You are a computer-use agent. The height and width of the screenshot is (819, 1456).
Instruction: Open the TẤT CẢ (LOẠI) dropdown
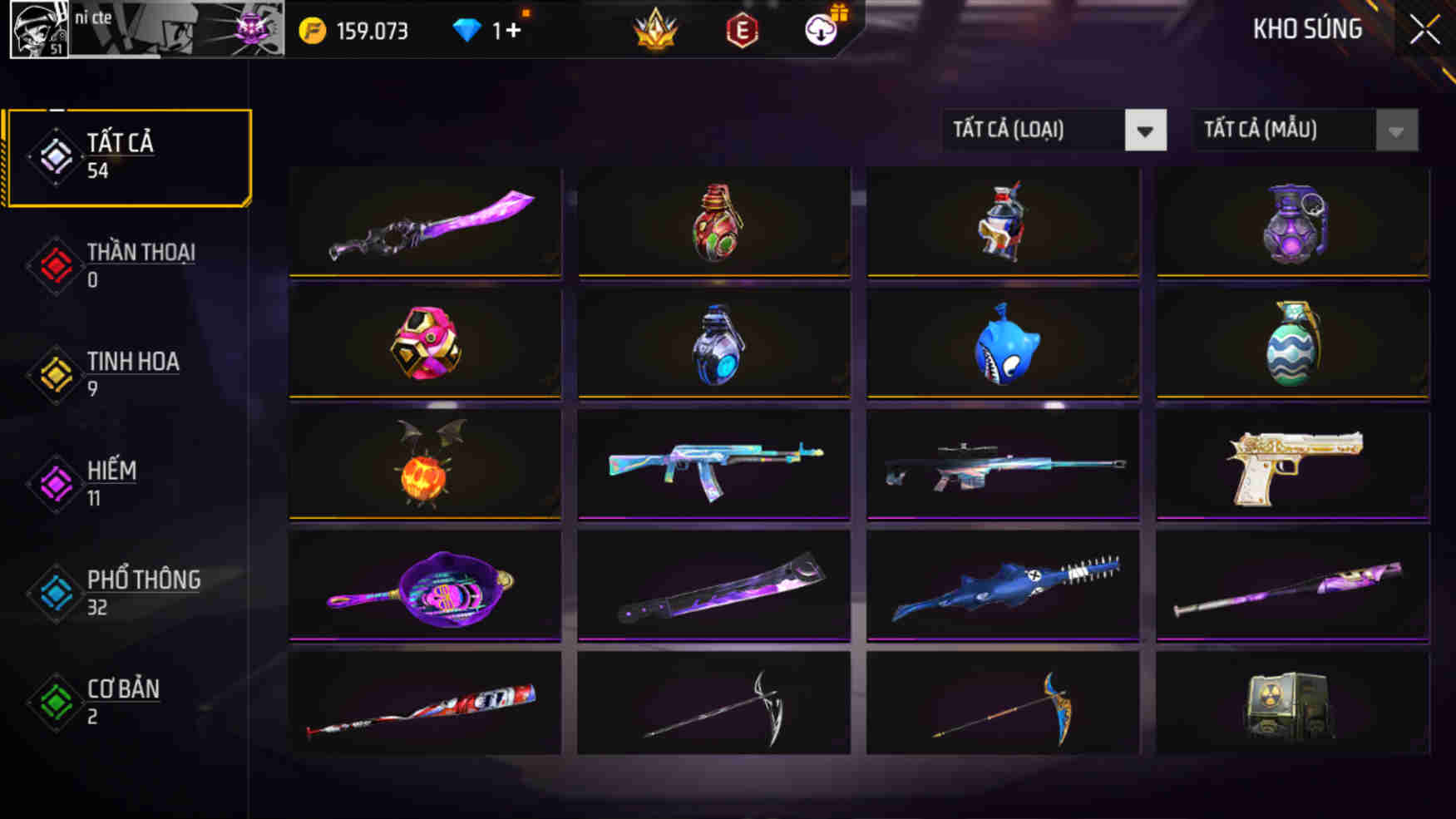1052,130
